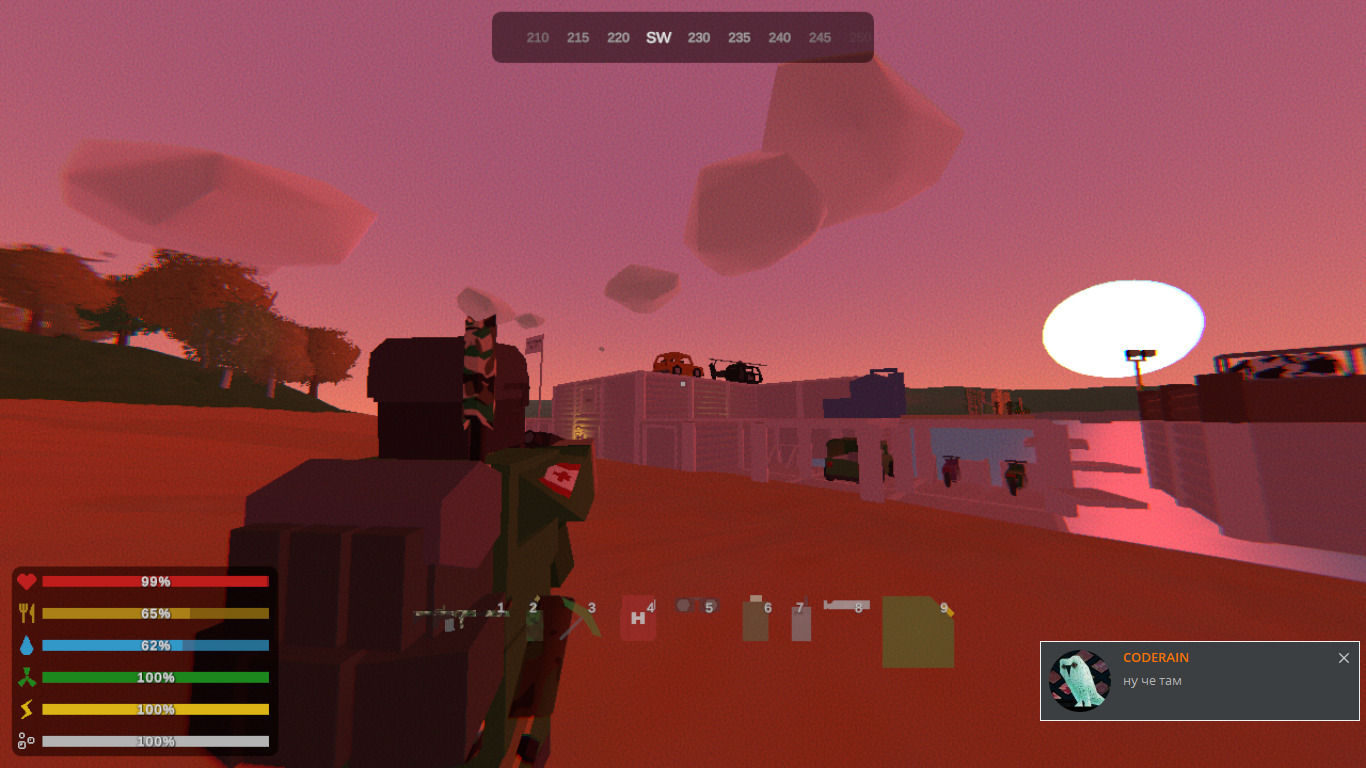Select the camo rifle in hotbar slot 1
Image resolution: width=1366 pixels, height=768 pixels.
460,616
